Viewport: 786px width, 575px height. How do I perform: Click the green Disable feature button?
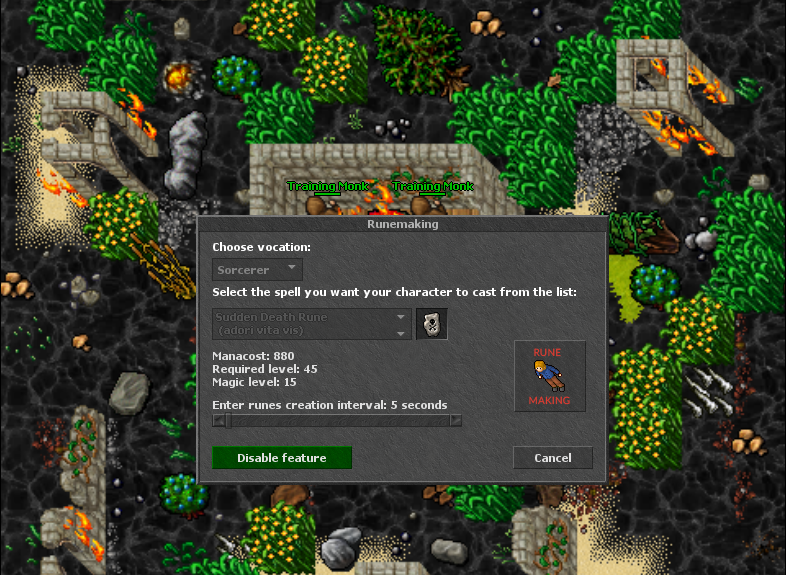click(x=282, y=458)
